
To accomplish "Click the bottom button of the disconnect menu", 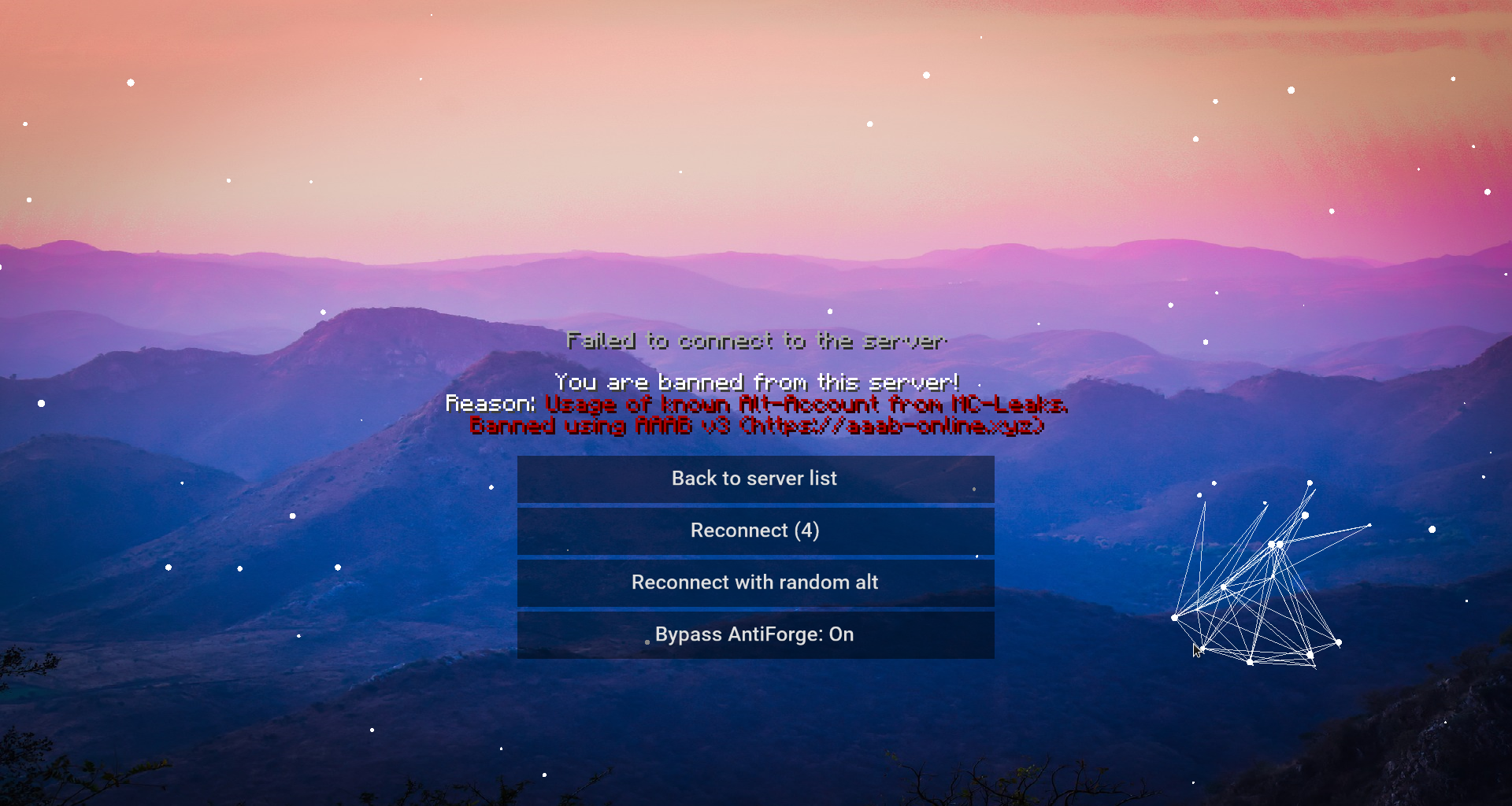I will (754, 634).
